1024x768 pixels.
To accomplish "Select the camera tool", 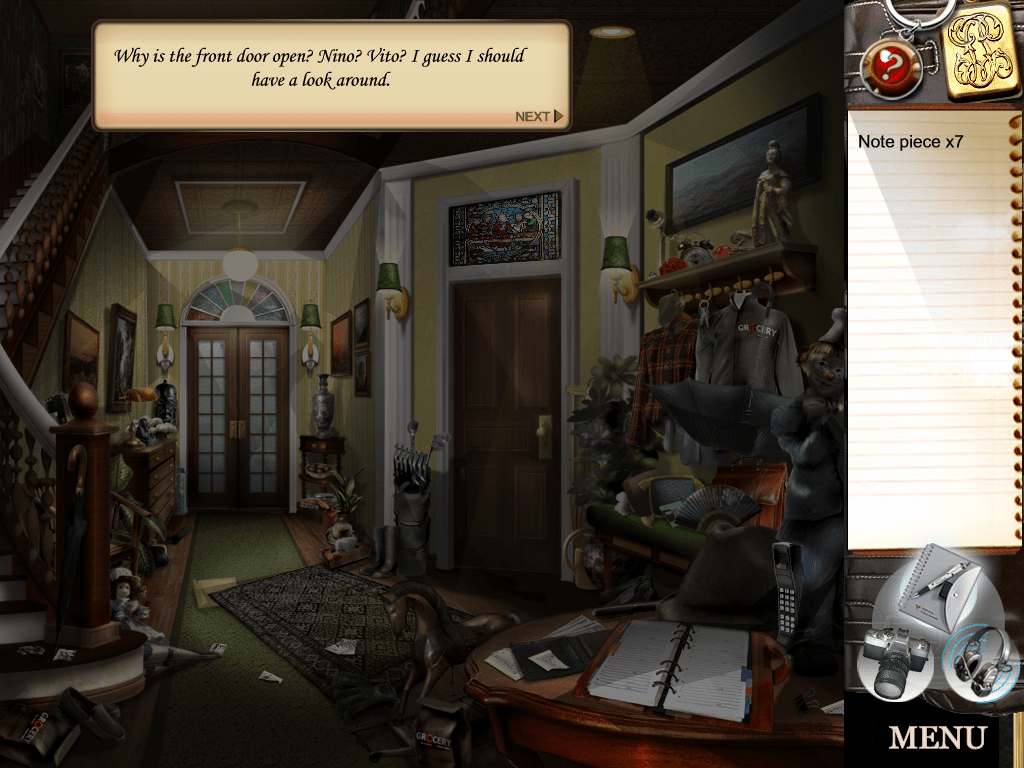I will [x=893, y=660].
